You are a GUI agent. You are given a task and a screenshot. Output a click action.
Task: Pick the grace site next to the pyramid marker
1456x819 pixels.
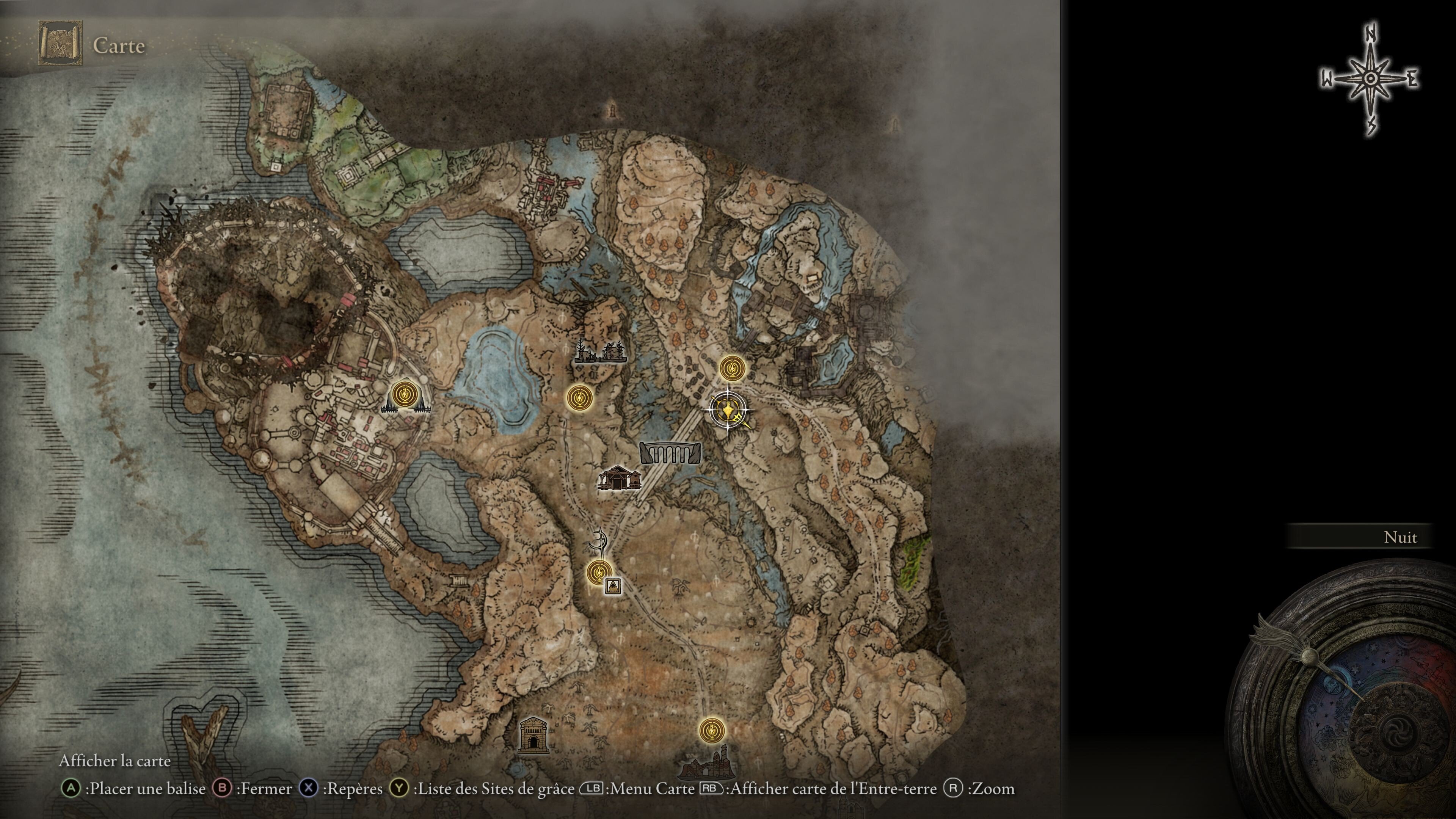(598, 573)
